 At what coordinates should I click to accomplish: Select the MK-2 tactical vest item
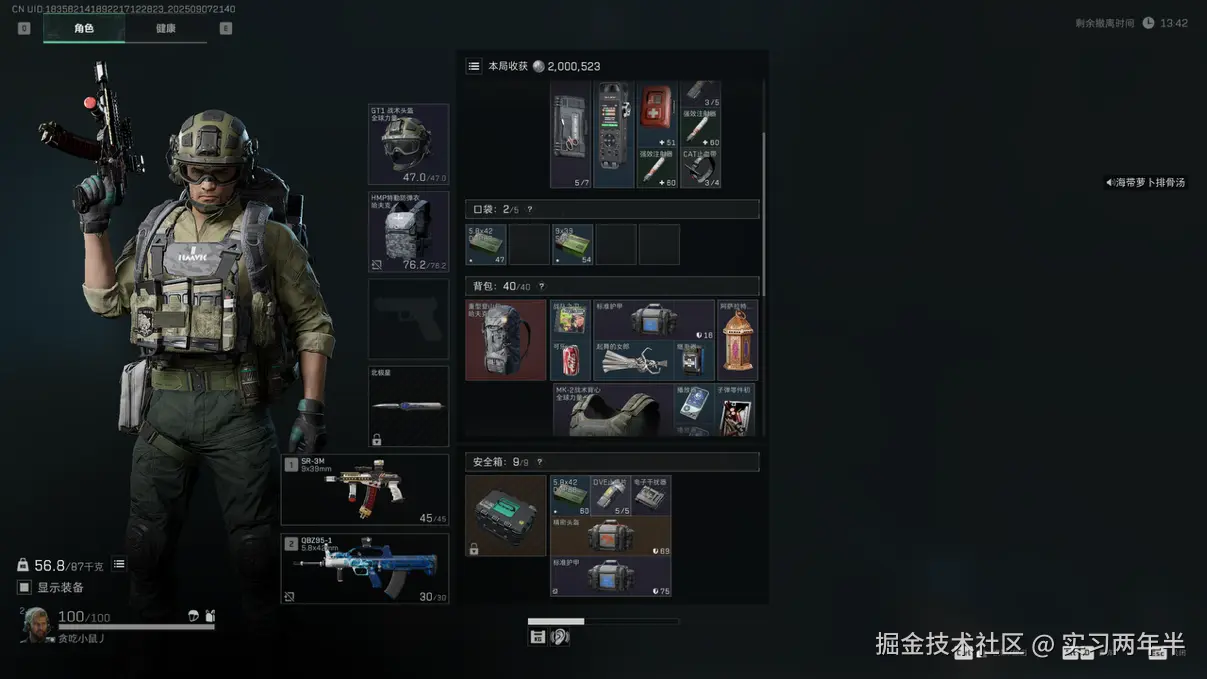click(612, 410)
